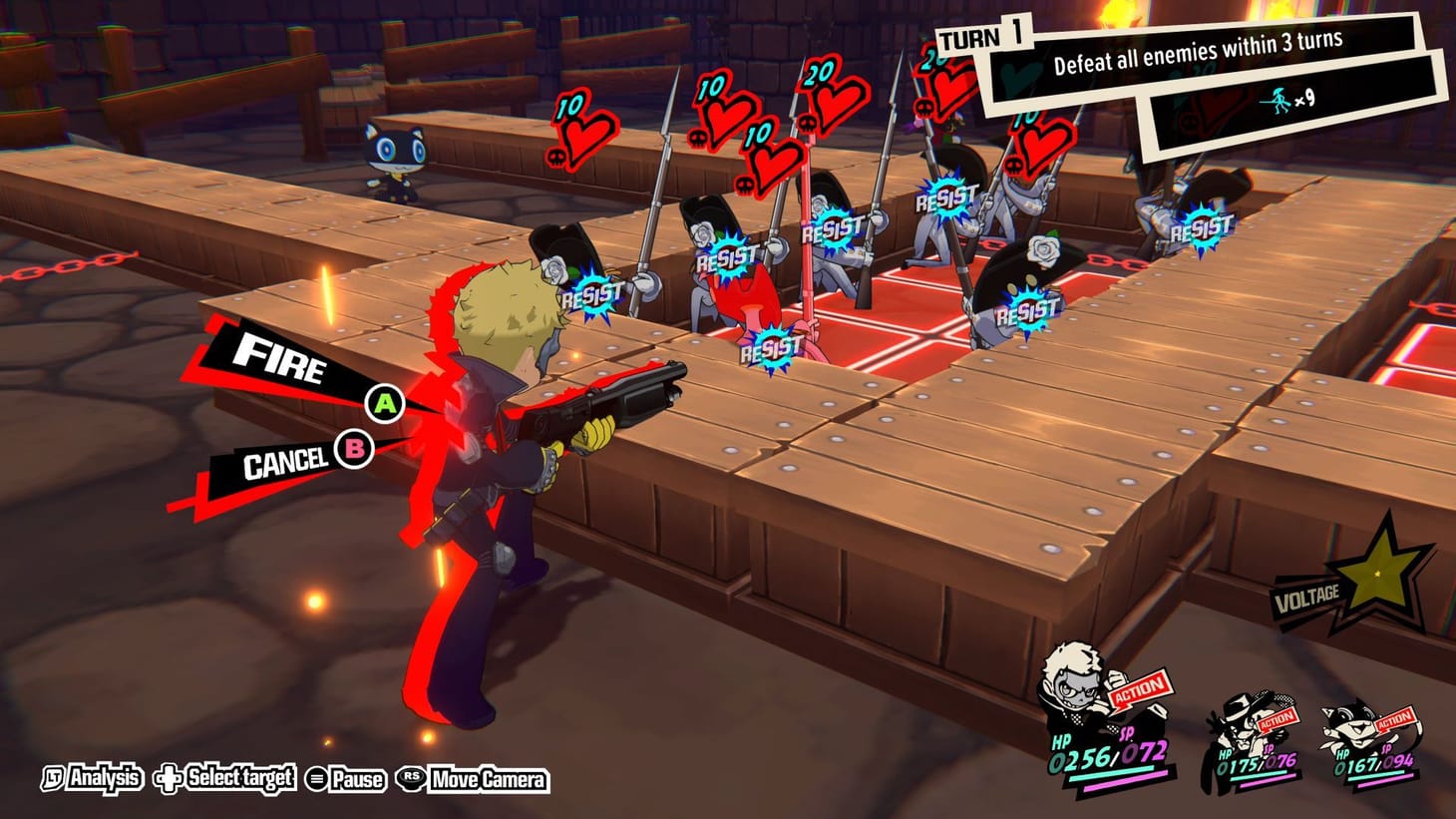
Task: Click the CANCEL command
Action: pos(285,460)
